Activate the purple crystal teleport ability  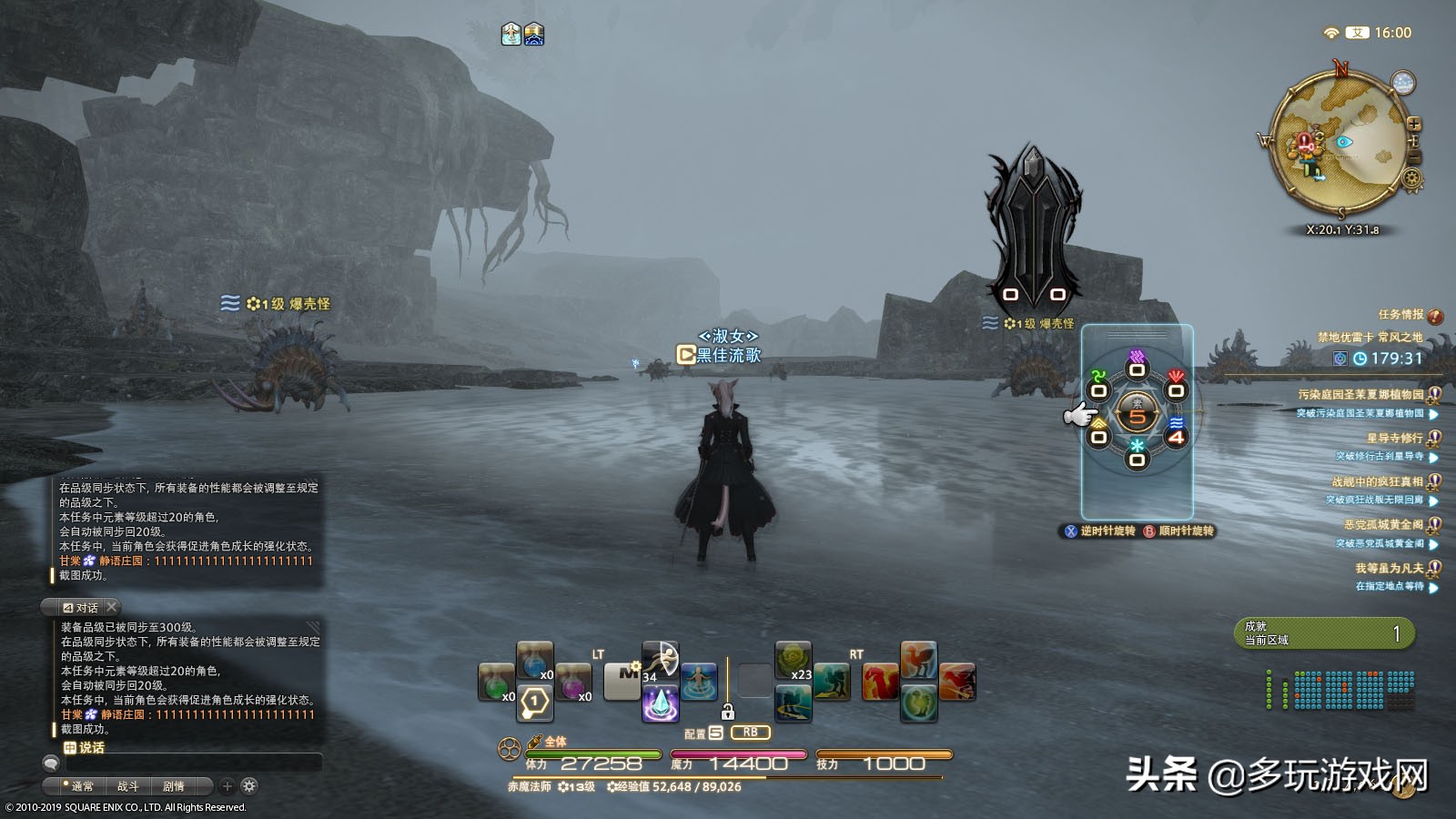[661, 704]
